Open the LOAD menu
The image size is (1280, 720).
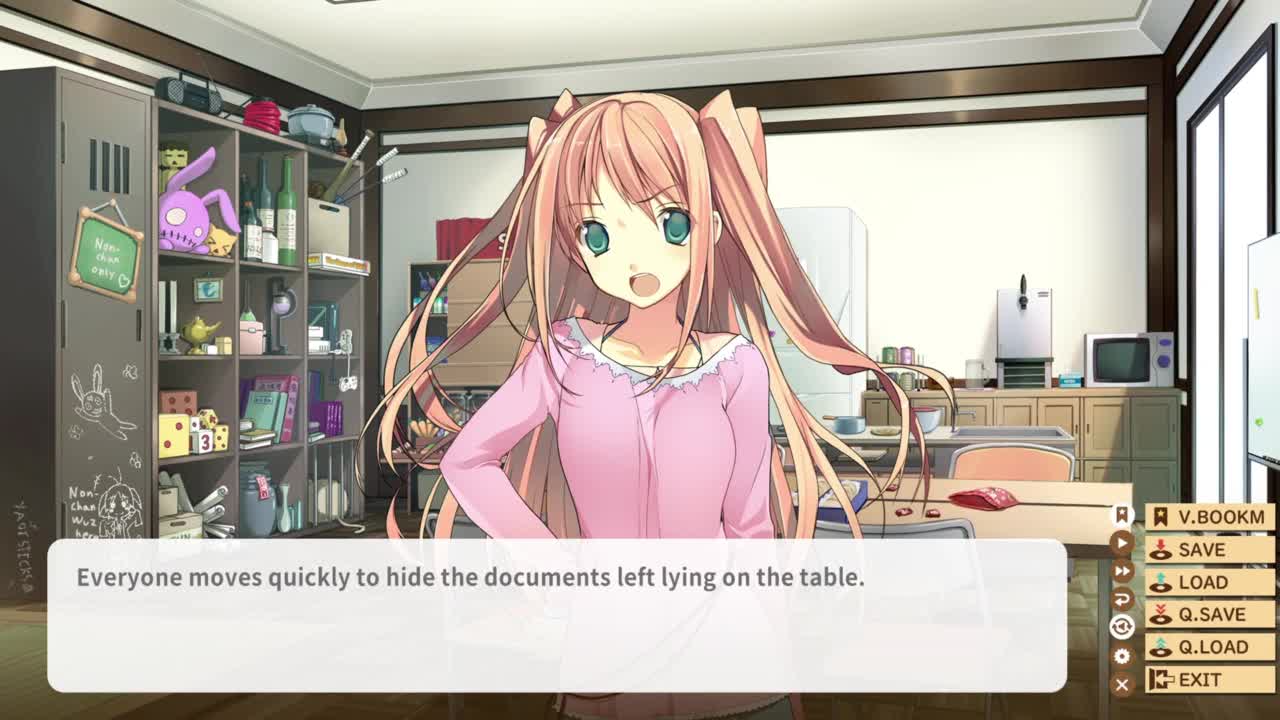pyautogui.click(x=1209, y=582)
